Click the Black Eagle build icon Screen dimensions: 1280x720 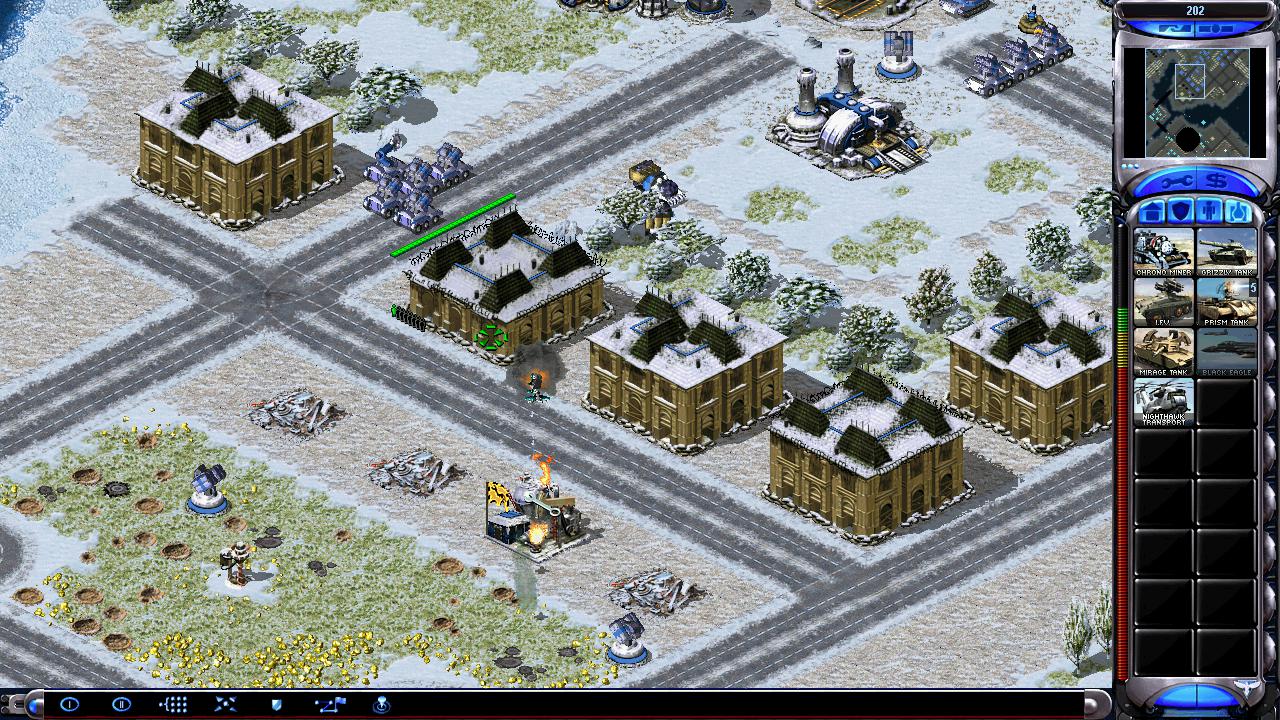click(1226, 352)
